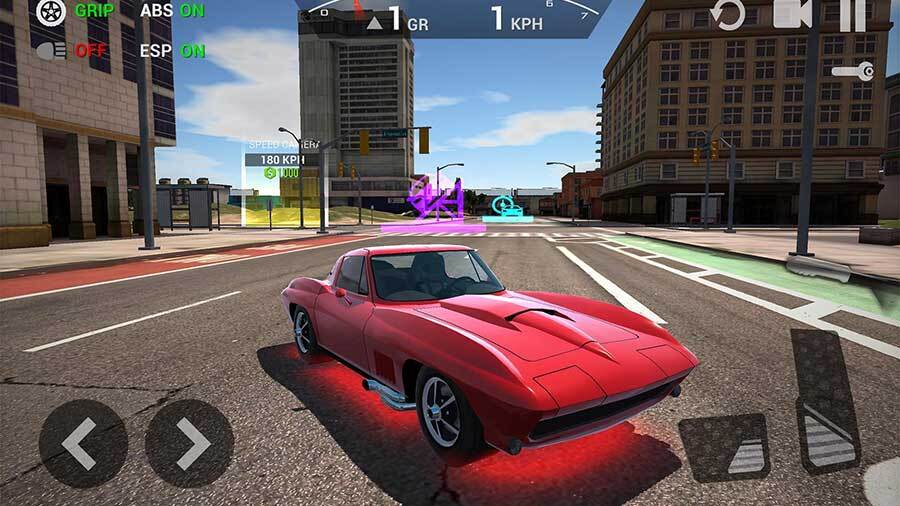Steer left with the left arrow button
This screenshot has height=506, width=900.
tap(83, 443)
